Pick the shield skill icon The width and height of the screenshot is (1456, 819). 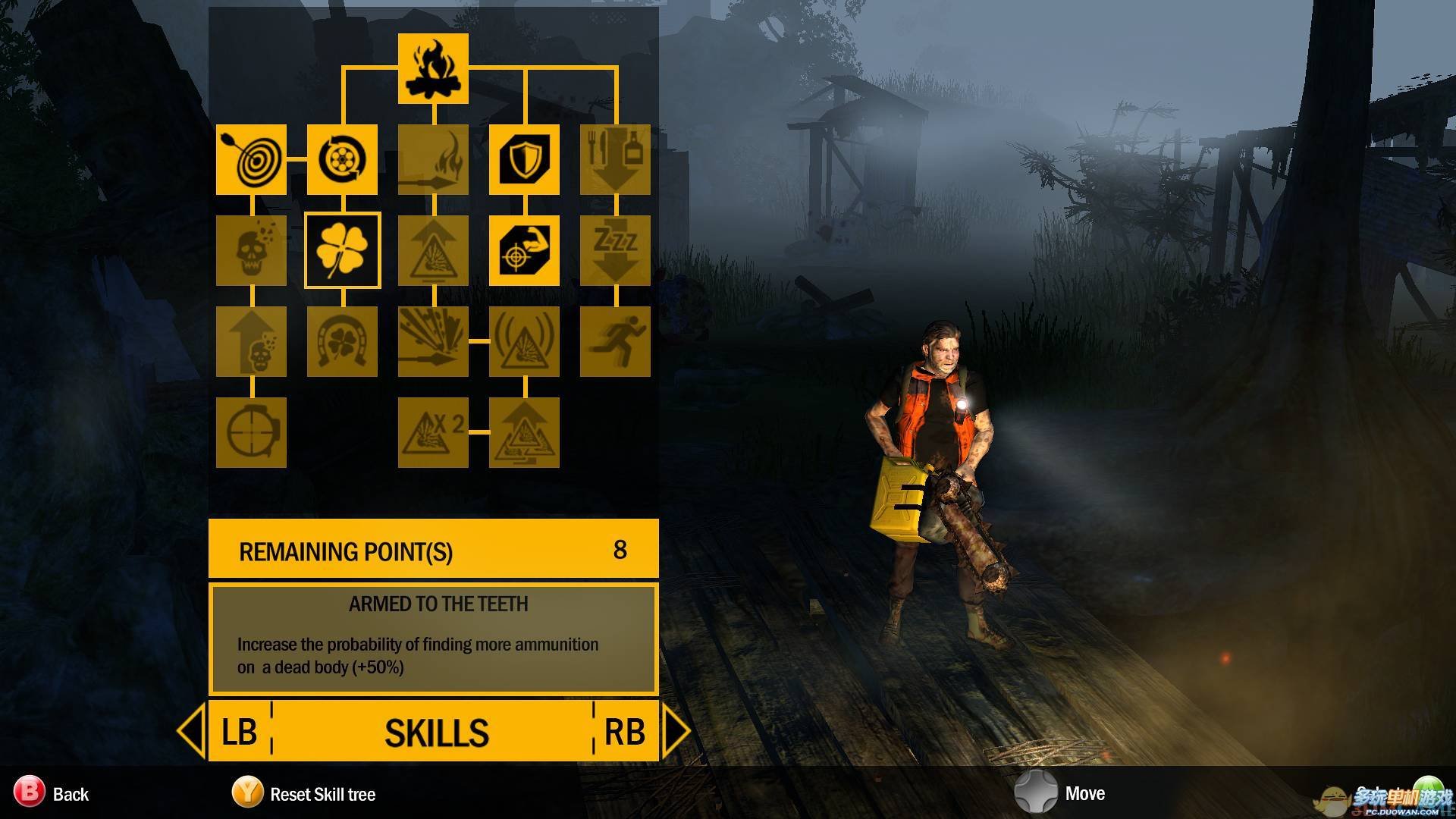click(x=524, y=159)
